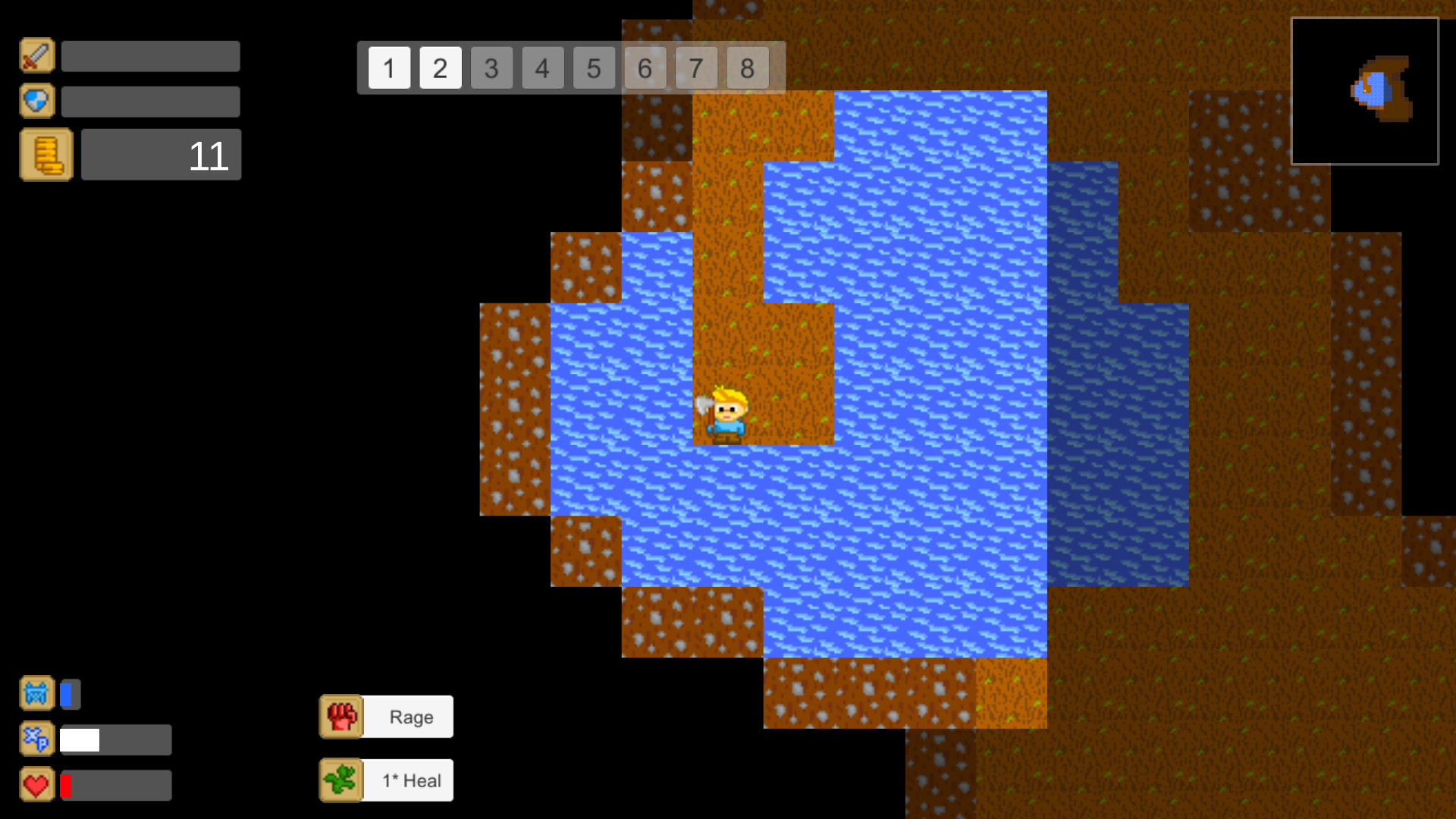Use the green herb Heal ability icon
The height and width of the screenshot is (819, 1456).
pyautogui.click(x=341, y=780)
